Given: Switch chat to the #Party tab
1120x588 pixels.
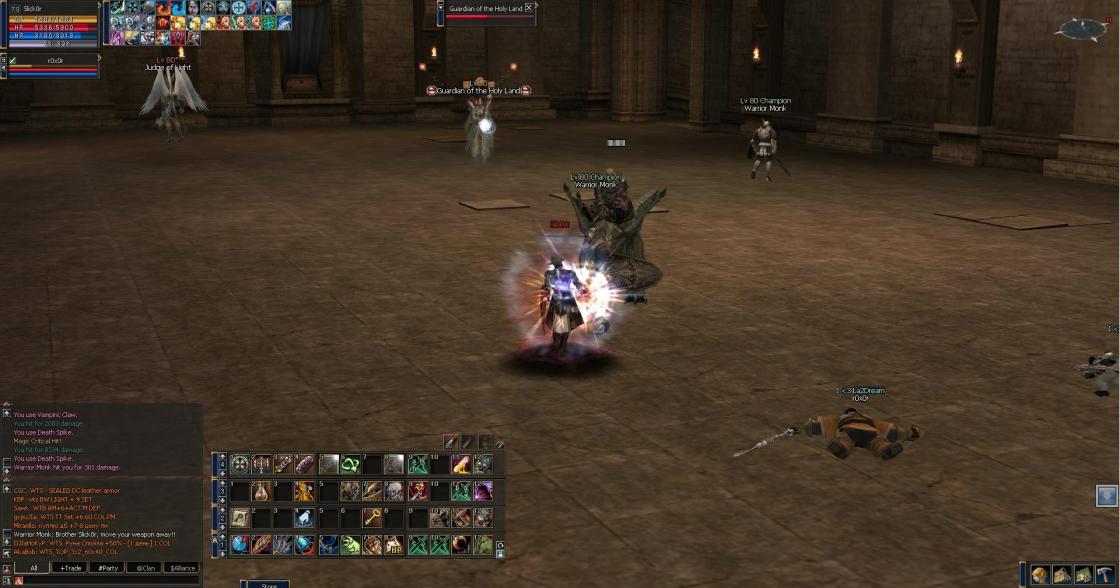Looking at the screenshot, I should (x=107, y=567).
